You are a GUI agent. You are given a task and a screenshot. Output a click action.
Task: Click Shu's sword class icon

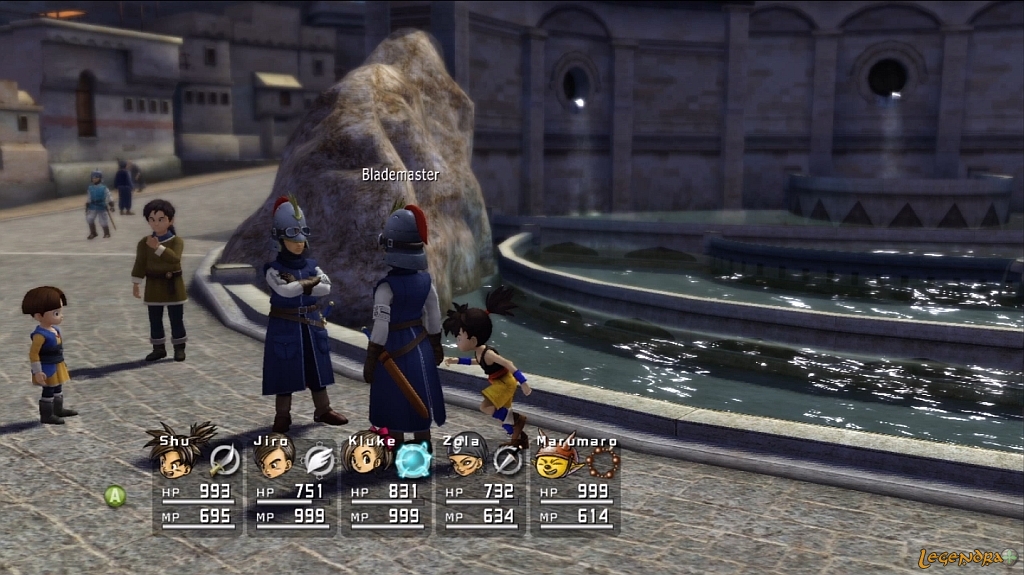click(225, 460)
